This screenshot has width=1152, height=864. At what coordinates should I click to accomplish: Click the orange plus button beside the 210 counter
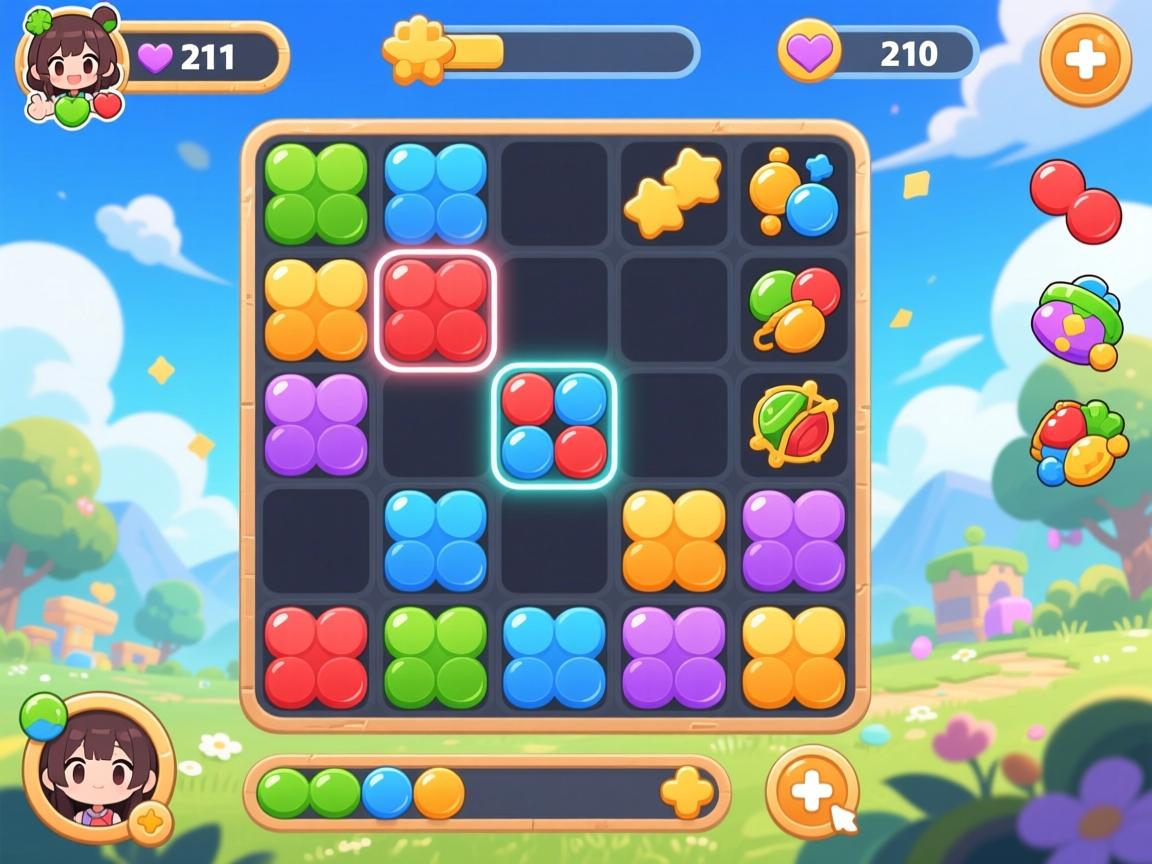pyautogui.click(x=1085, y=60)
